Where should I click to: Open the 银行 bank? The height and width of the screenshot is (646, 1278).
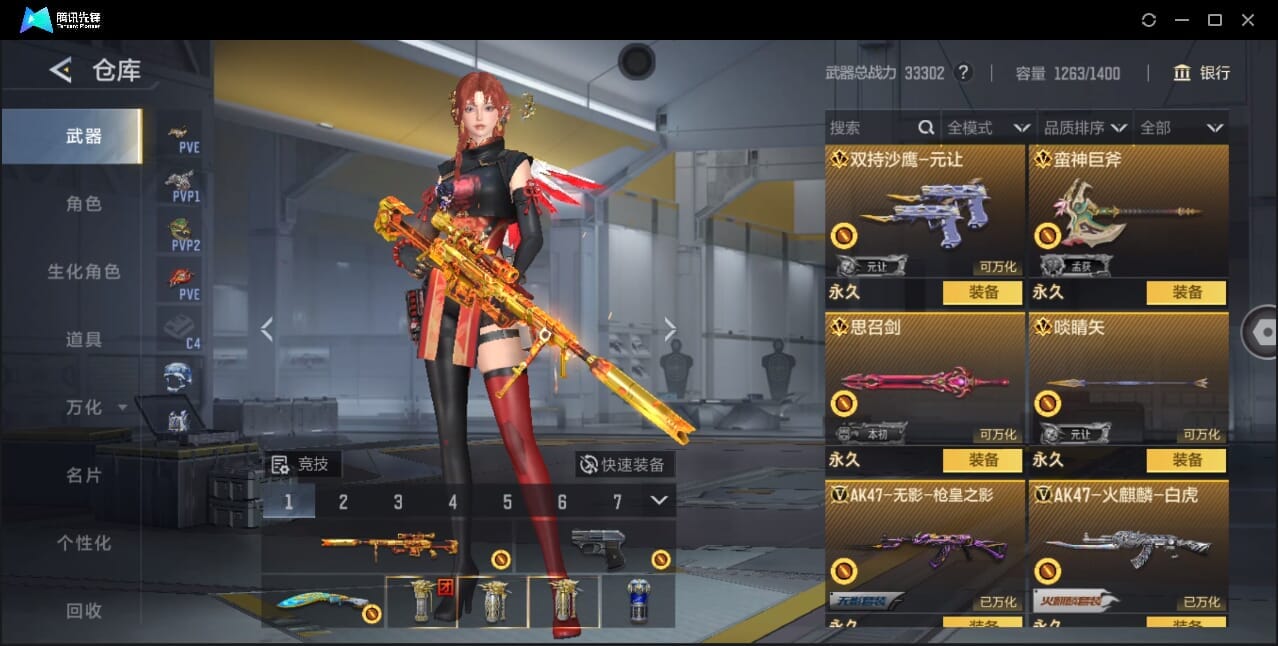click(1202, 73)
